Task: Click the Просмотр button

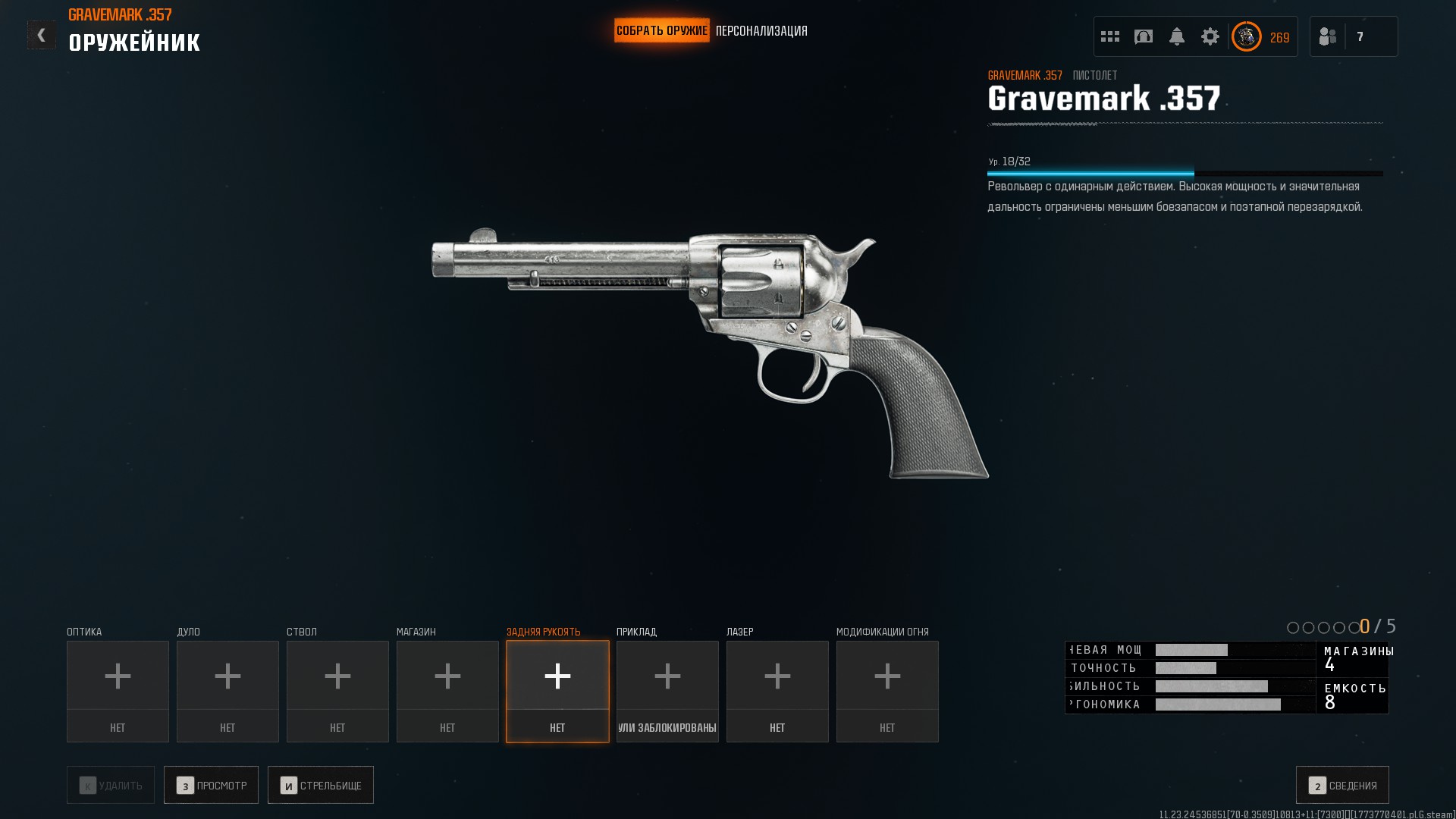Action: 211,785
